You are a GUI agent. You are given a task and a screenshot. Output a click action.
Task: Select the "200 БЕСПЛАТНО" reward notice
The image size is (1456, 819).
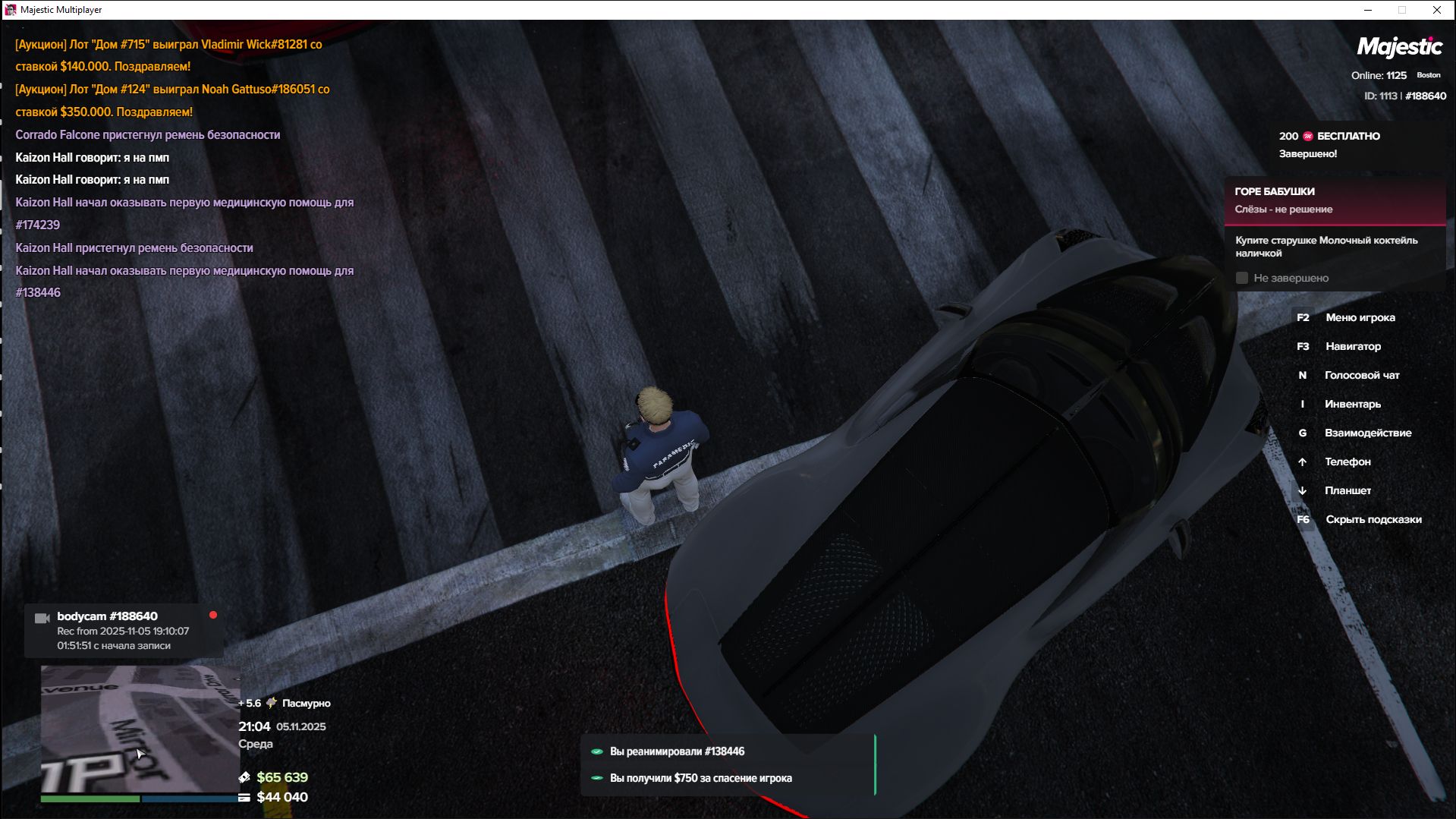[1329, 137]
